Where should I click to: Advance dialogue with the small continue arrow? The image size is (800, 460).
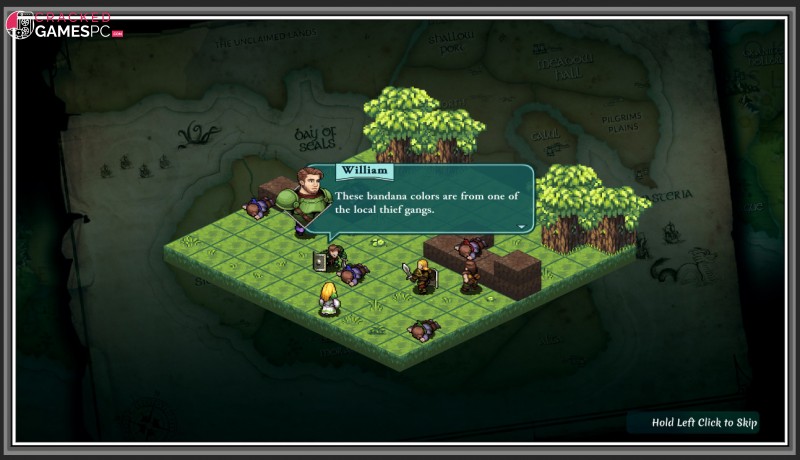click(x=520, y=227)
